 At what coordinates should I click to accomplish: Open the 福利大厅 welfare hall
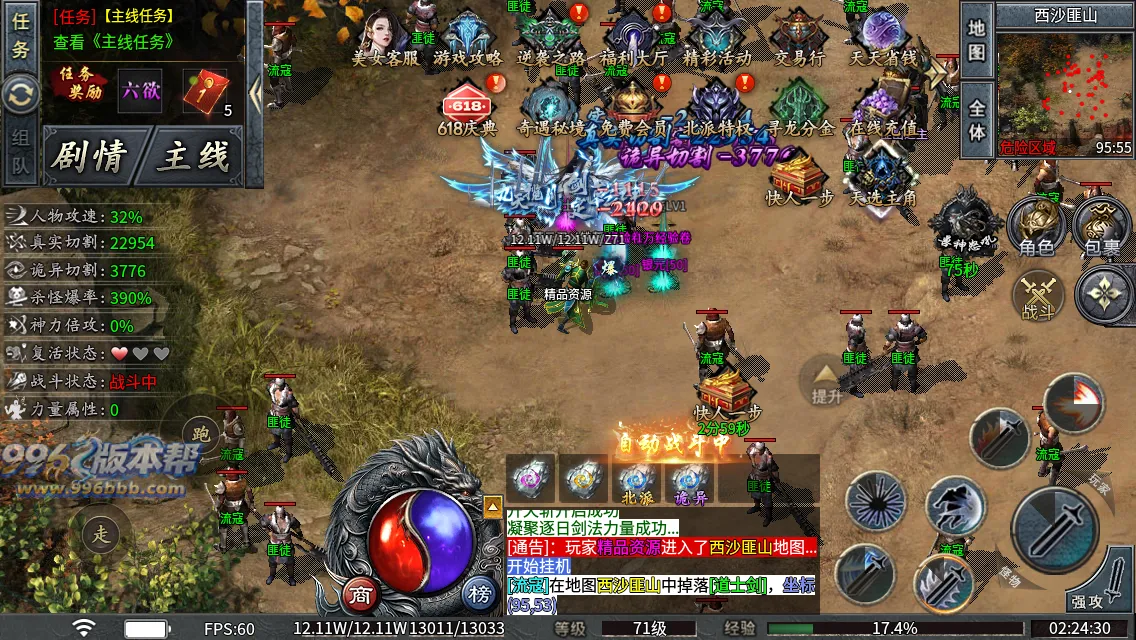[x=634, y=38]
